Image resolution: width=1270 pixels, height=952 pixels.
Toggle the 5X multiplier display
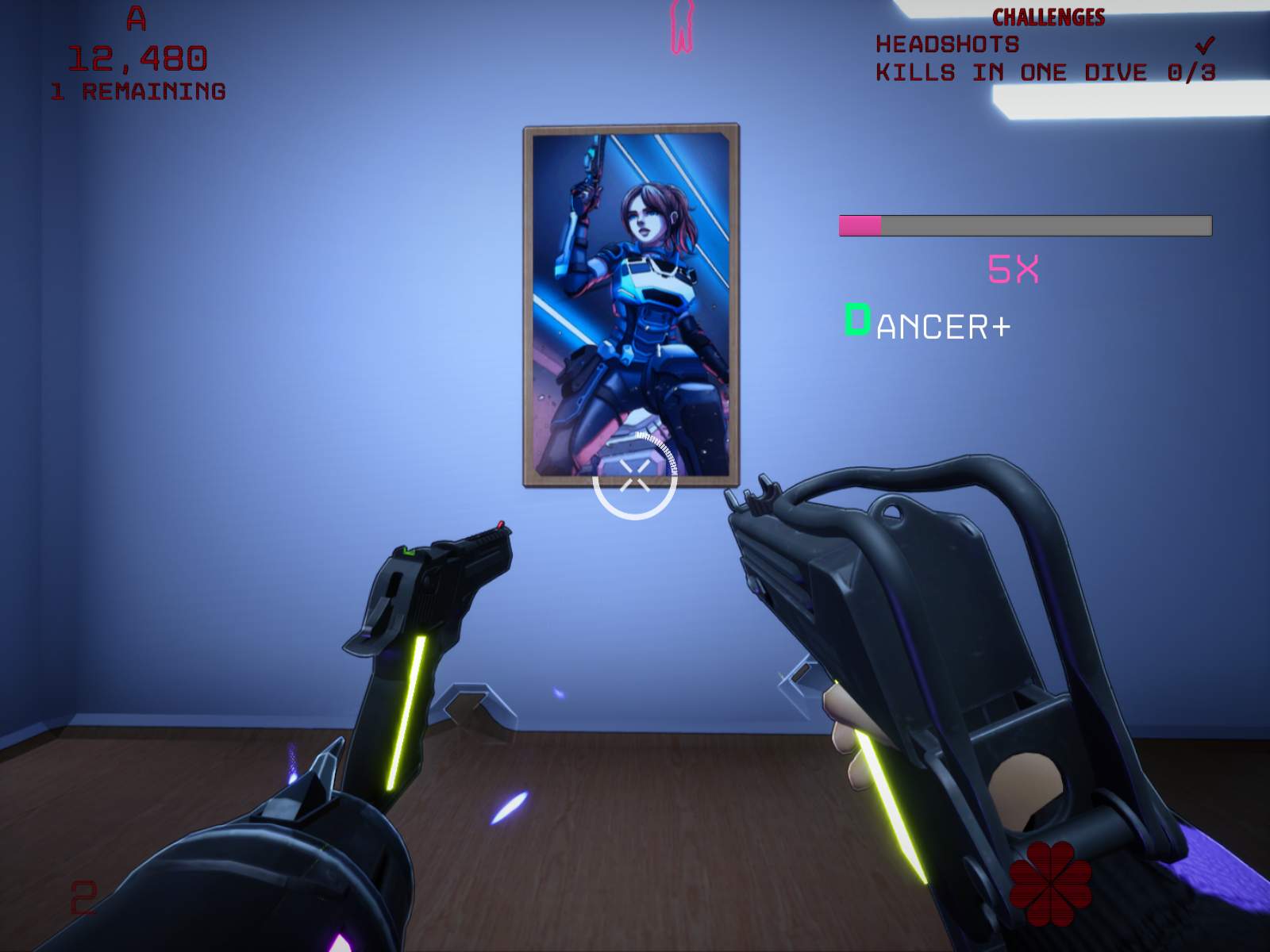click(x=1014, y=268)
